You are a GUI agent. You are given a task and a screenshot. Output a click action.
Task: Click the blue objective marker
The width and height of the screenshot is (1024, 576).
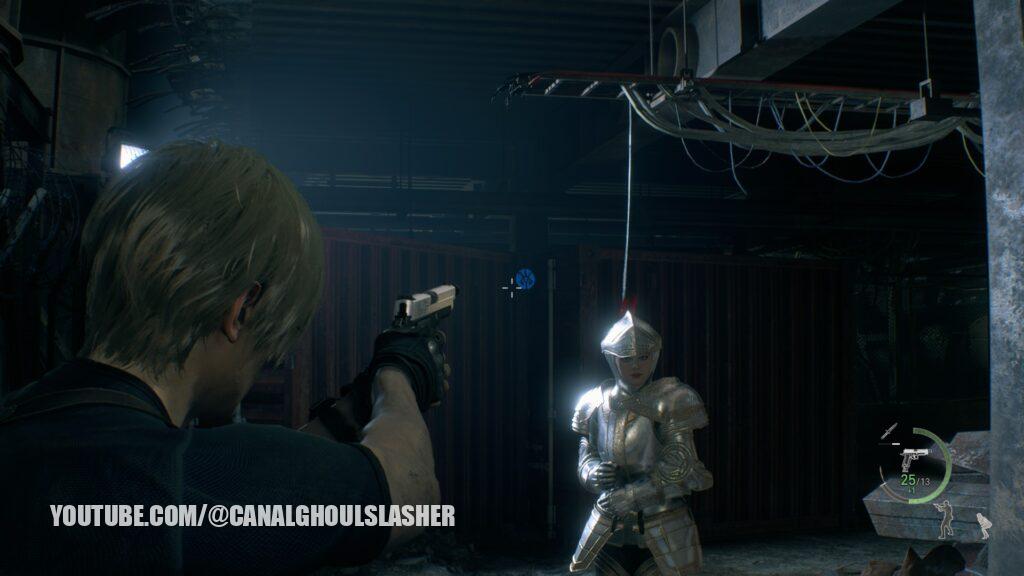coord(525,280)
